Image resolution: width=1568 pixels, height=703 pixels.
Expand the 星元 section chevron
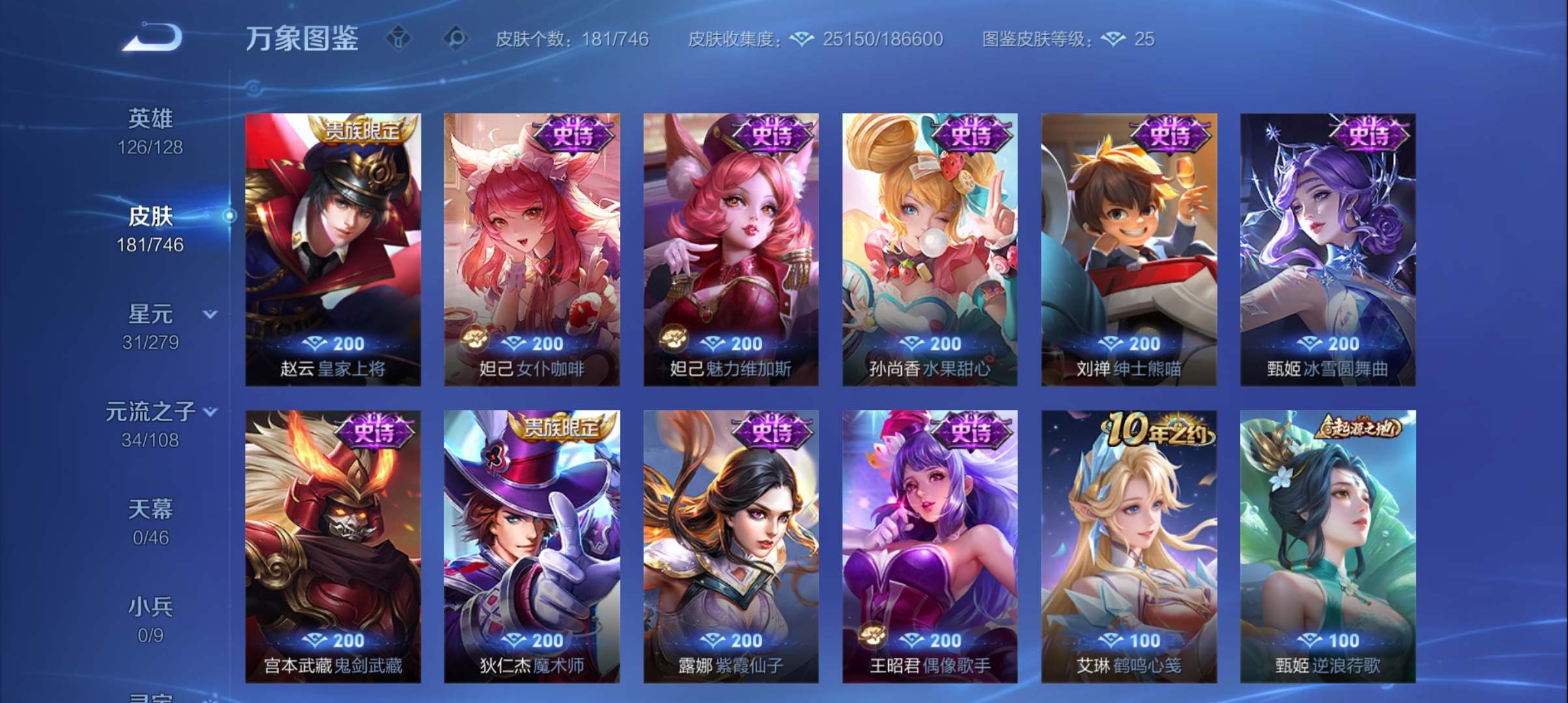pos(210,313)
